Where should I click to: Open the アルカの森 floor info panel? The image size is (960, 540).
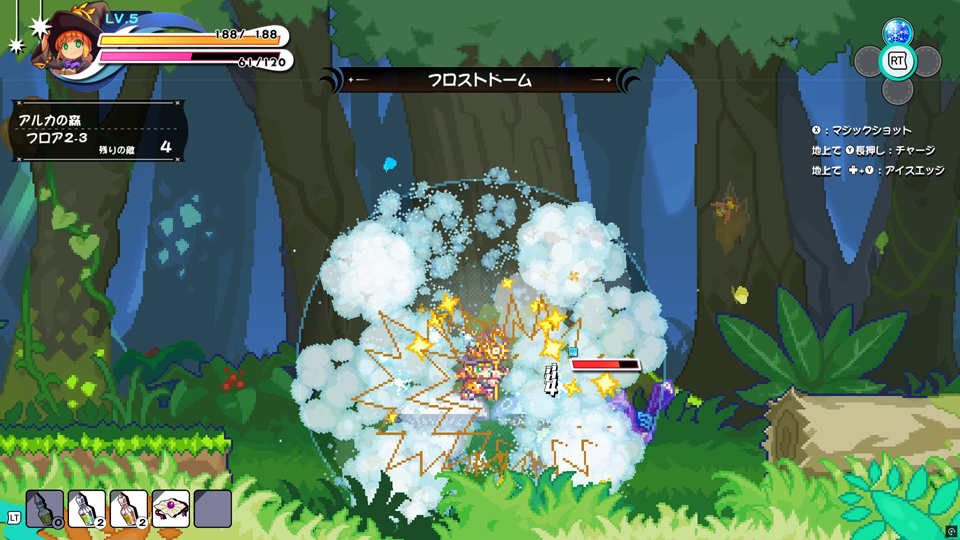(98, 132)
